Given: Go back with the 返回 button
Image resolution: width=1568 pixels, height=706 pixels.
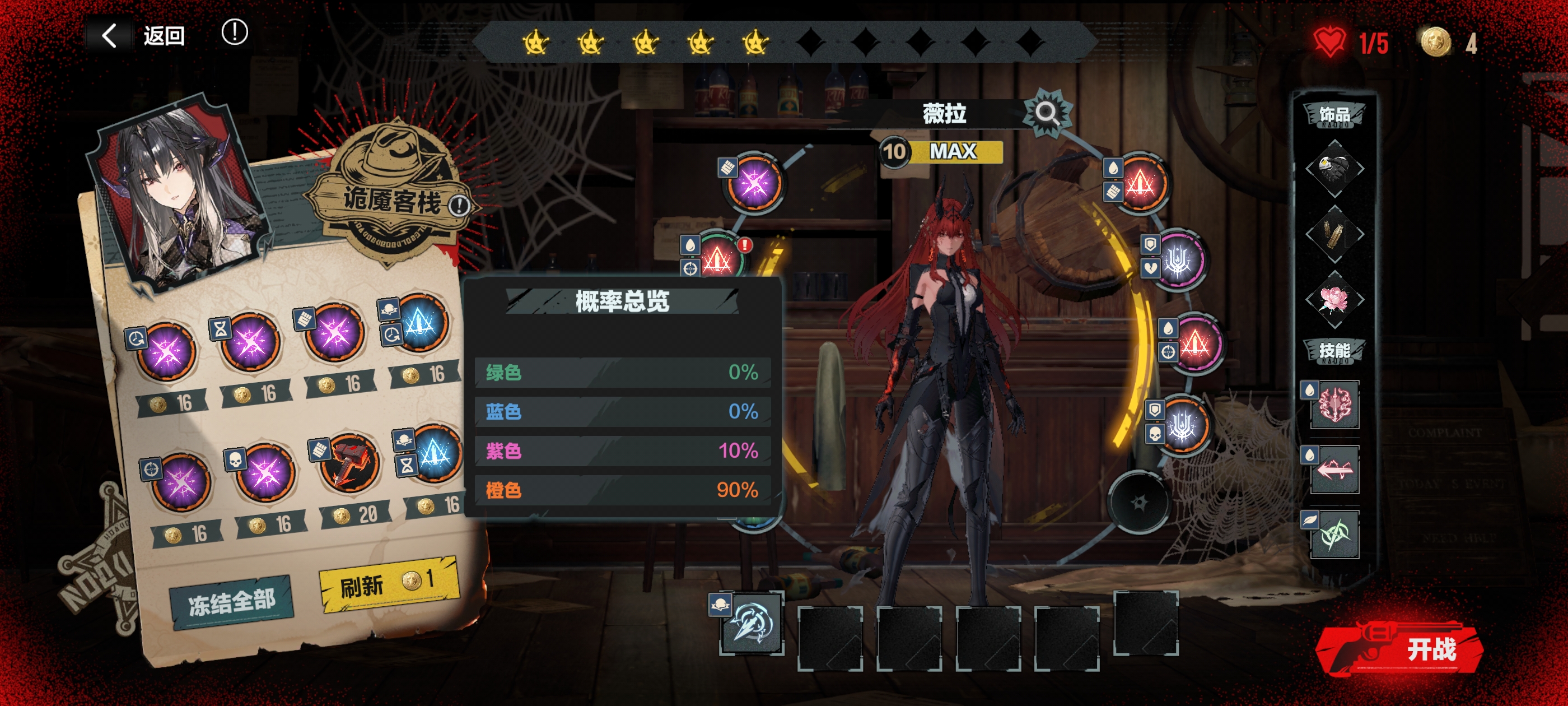Looking at the screenshot, I should pyautogui.click(x=145, y=35).
